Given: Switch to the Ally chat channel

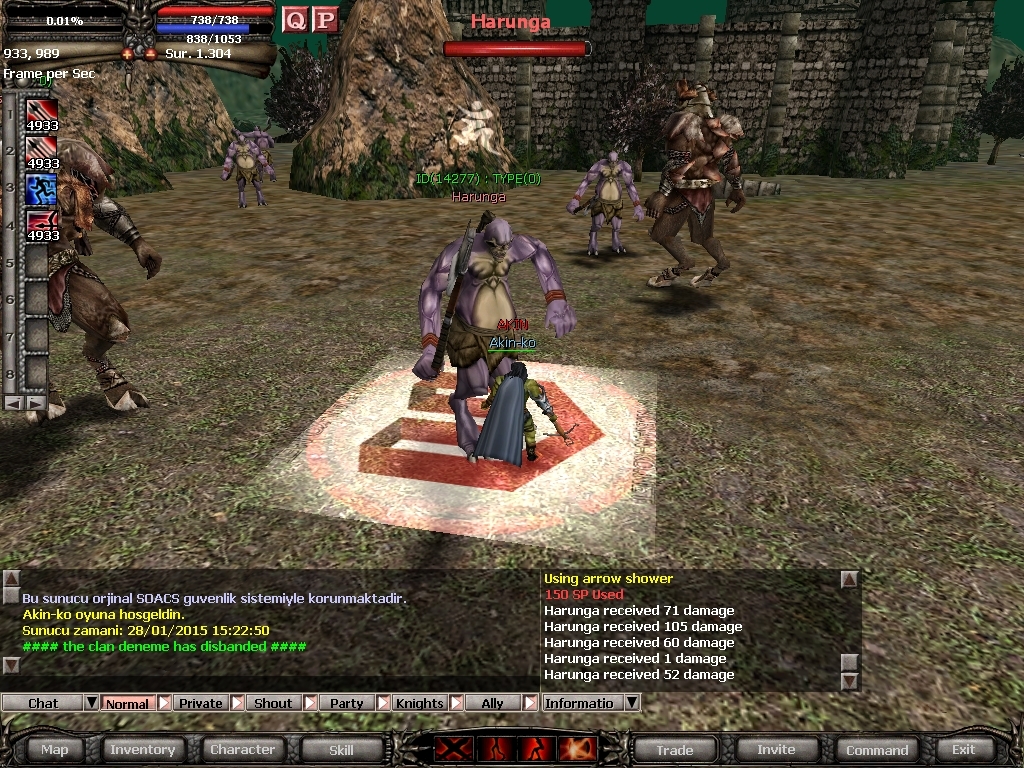Looking at the screenshot, I should coord(492,703).
